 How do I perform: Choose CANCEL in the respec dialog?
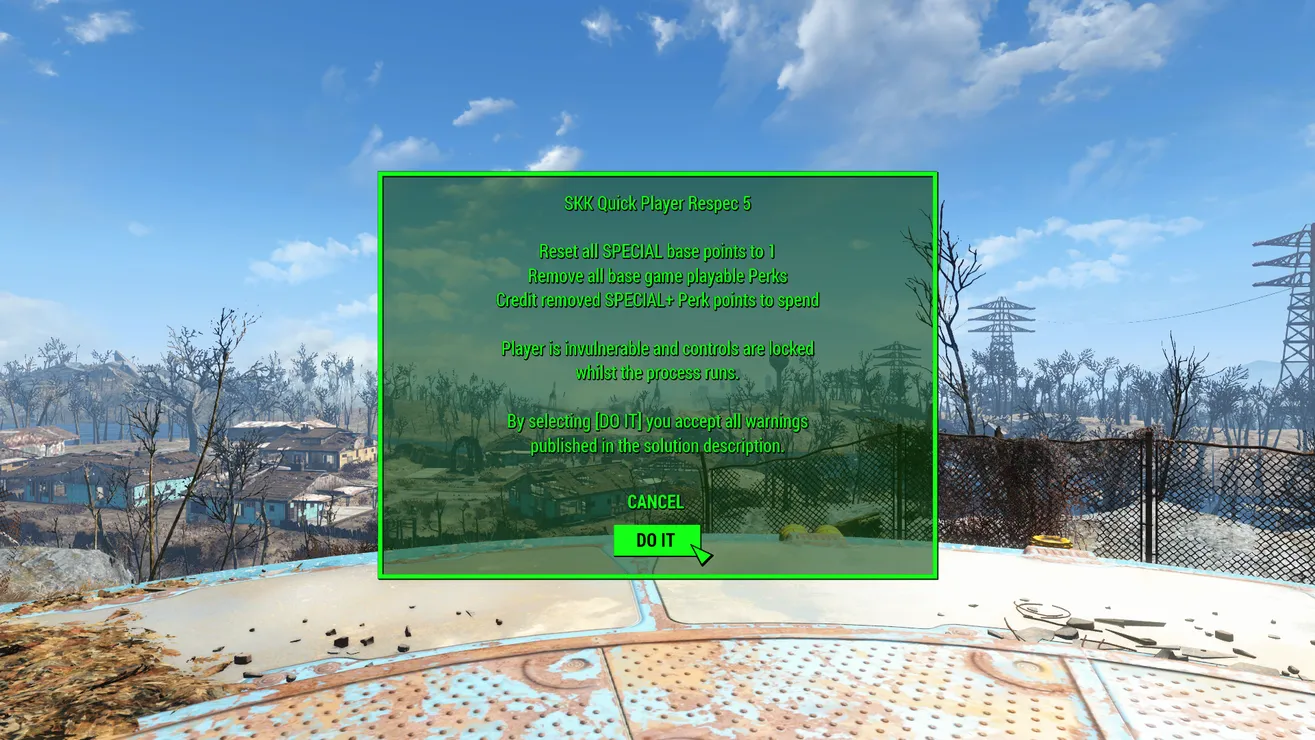click(x=655, y=502)
